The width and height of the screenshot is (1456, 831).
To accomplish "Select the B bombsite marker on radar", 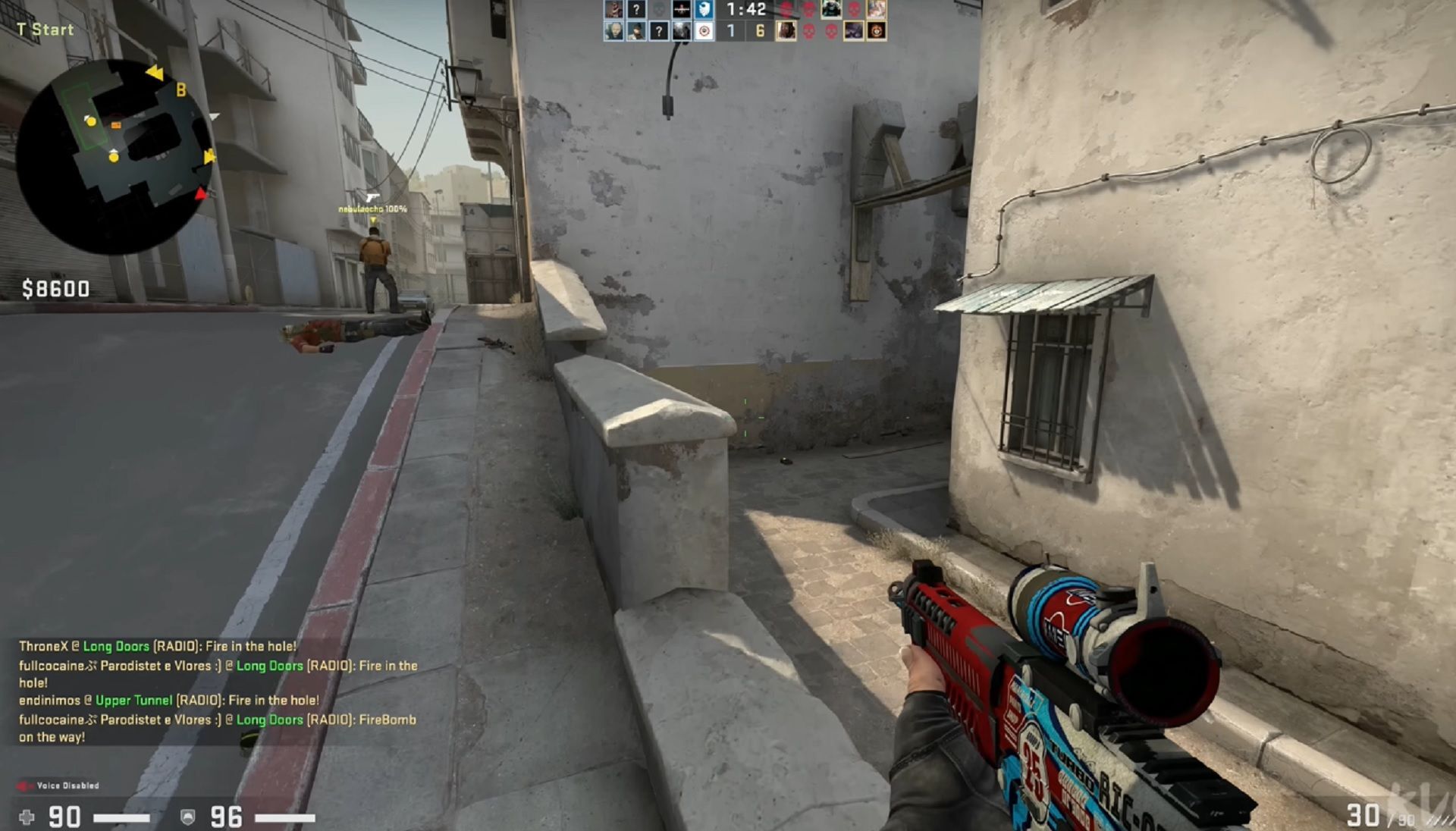I will coord(181,90).
